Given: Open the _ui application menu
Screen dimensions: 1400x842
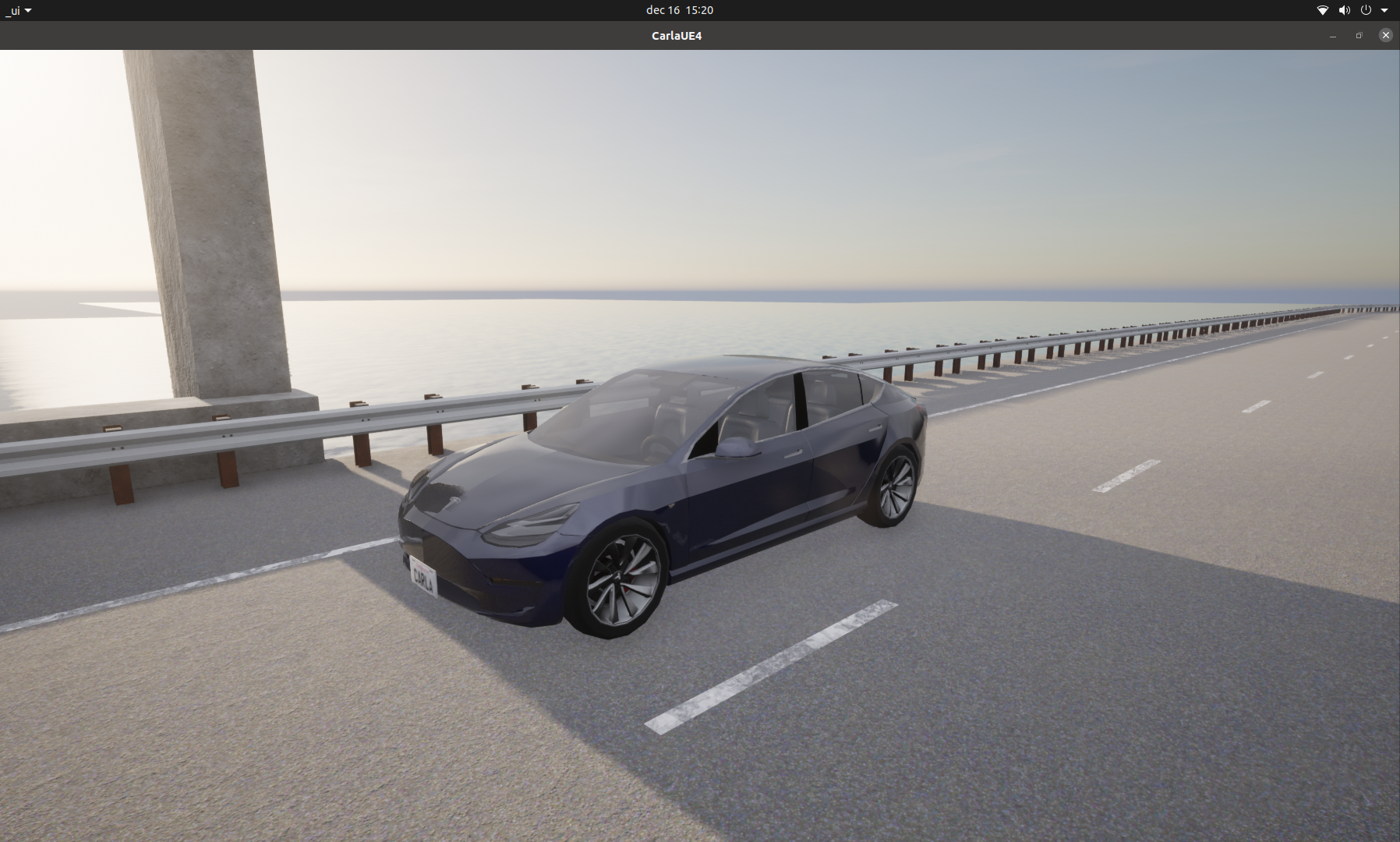Looking at the screenshot, I should [12, 10].
